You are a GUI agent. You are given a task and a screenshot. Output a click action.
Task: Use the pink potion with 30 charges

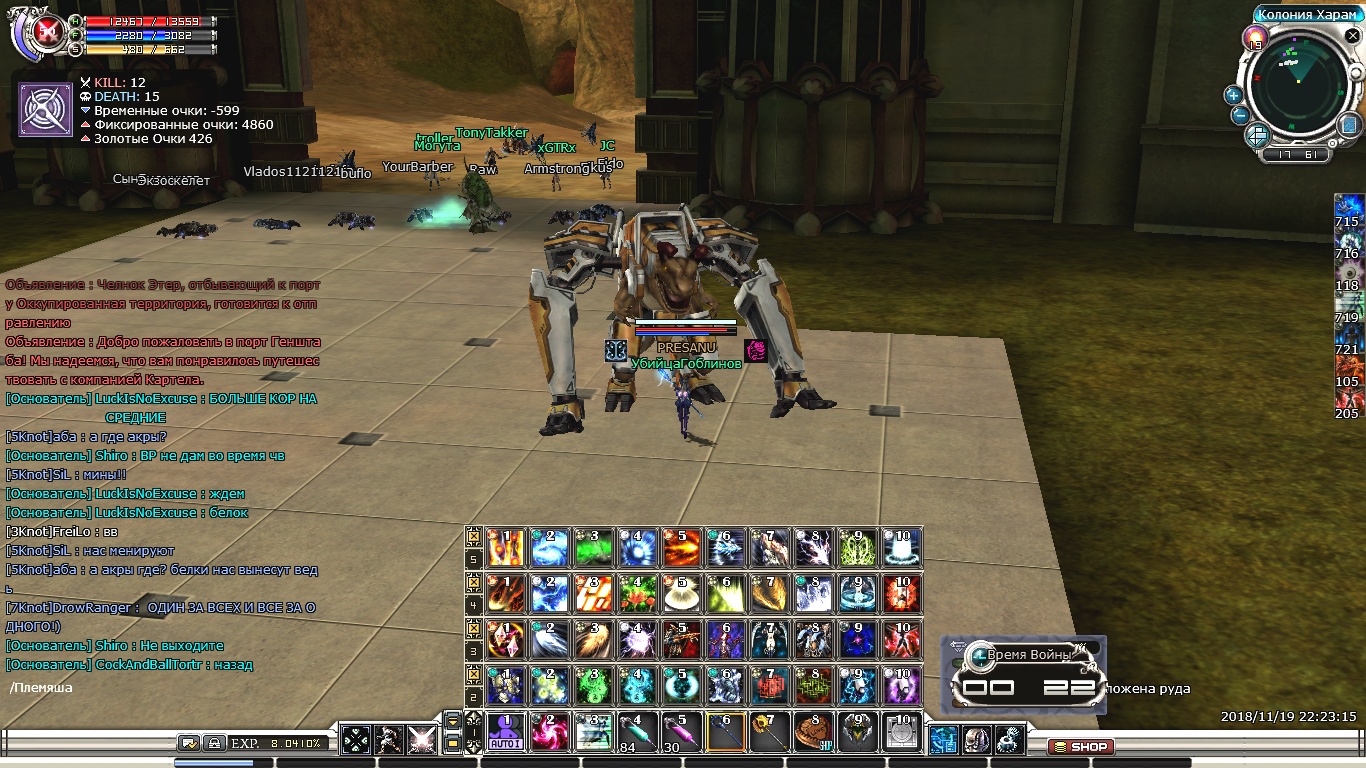click(681, 732)
